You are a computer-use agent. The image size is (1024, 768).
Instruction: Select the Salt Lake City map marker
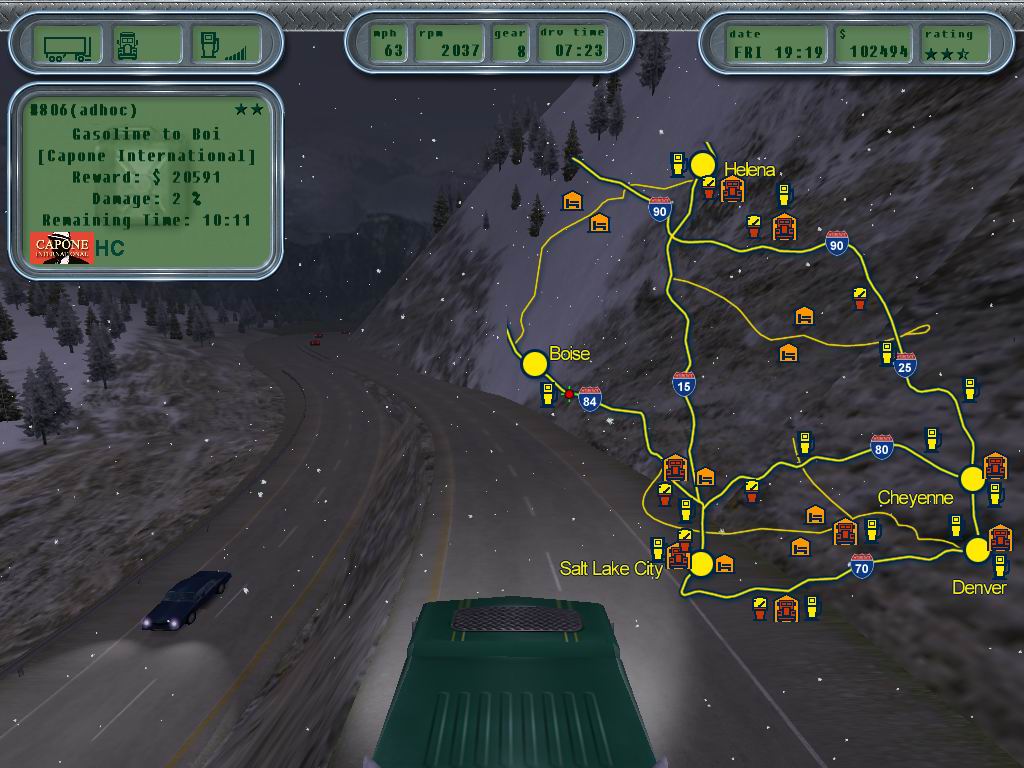(701, 564)
